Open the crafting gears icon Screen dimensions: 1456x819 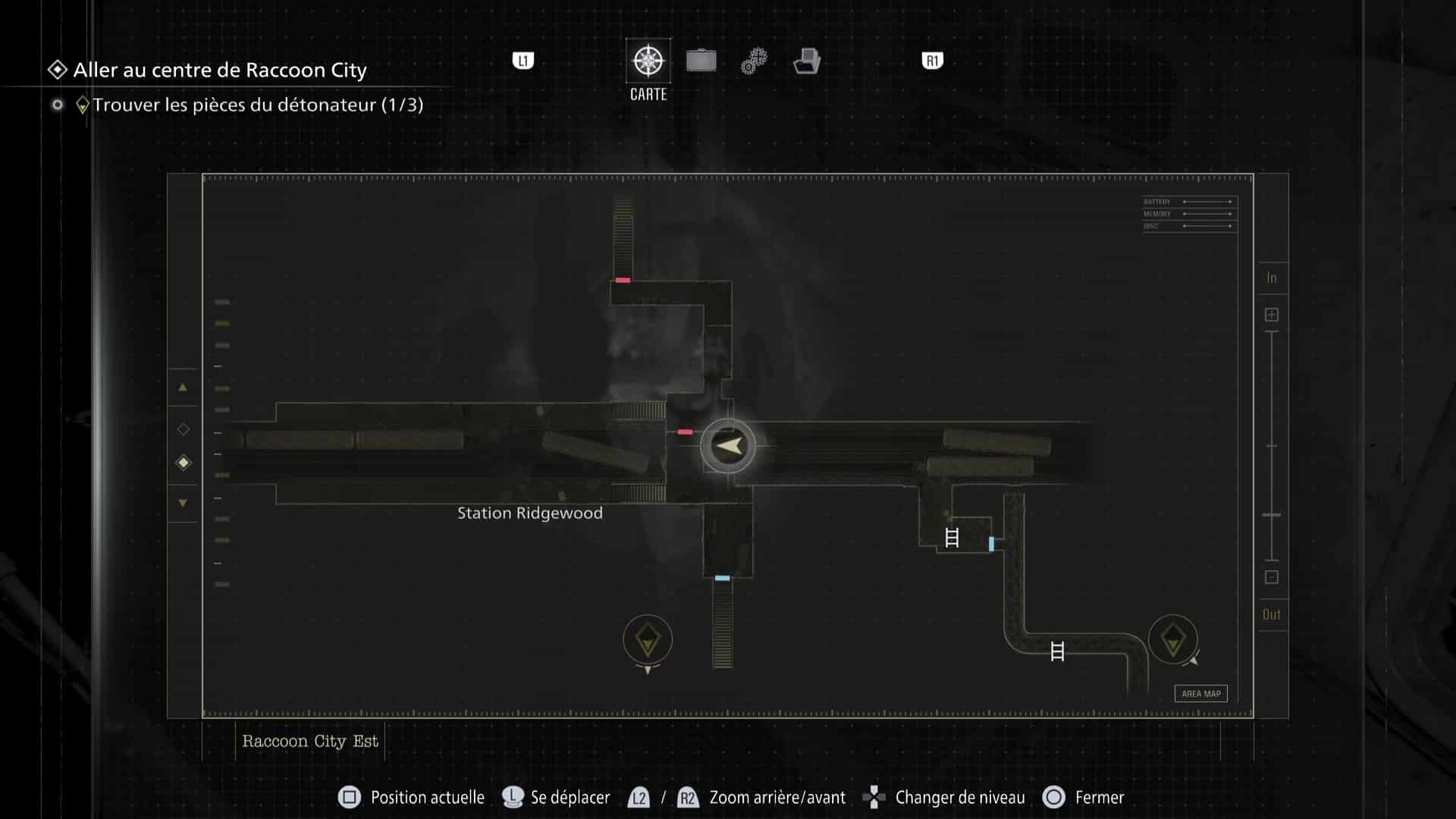(x=753, y=59)
